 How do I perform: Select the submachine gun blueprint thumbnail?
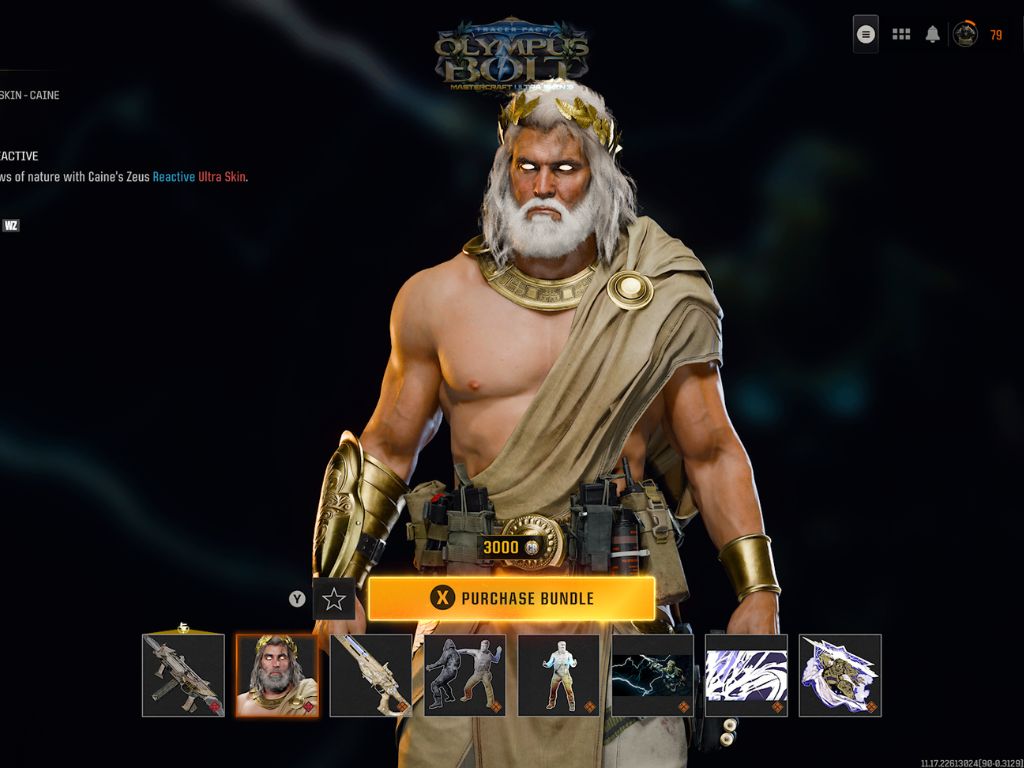pos(183,676)
